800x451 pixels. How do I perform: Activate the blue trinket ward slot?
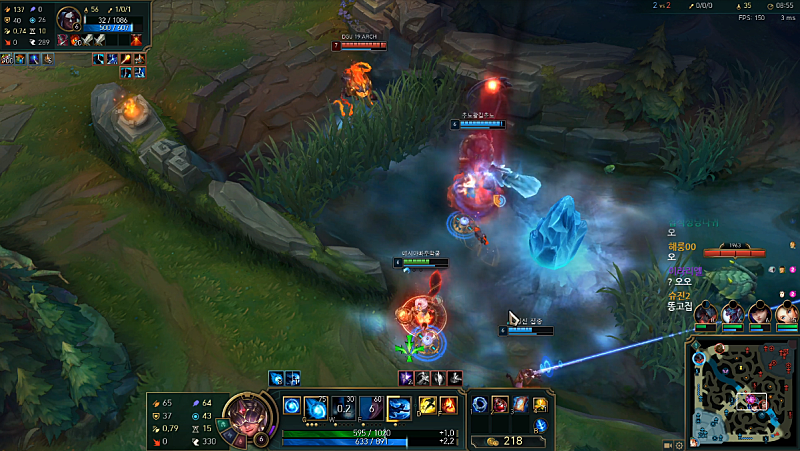click(x=540, y=425)
